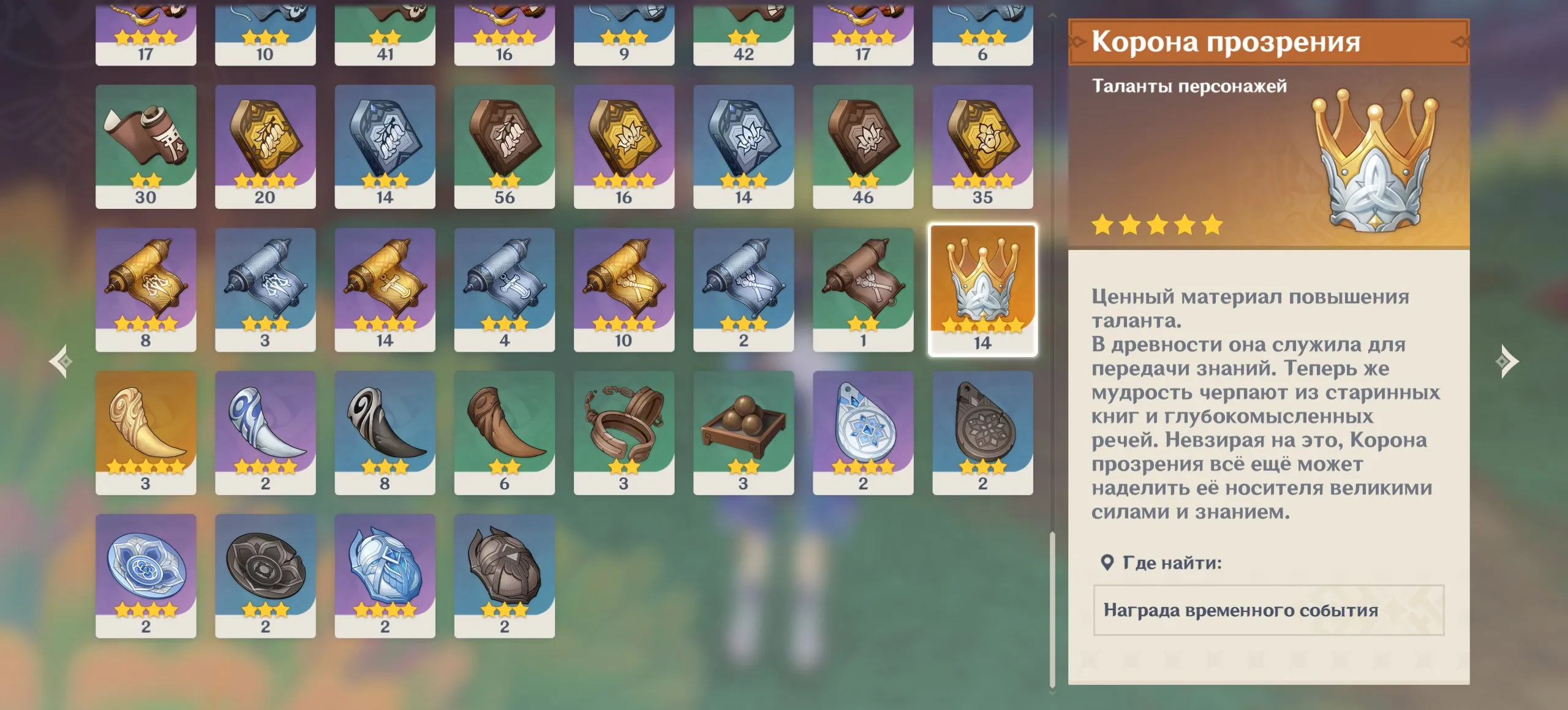This screenshot has width=1568, height=710.
Task: Select the black horn with count 8
Action: pyautogui.click(x=385, y=432)
